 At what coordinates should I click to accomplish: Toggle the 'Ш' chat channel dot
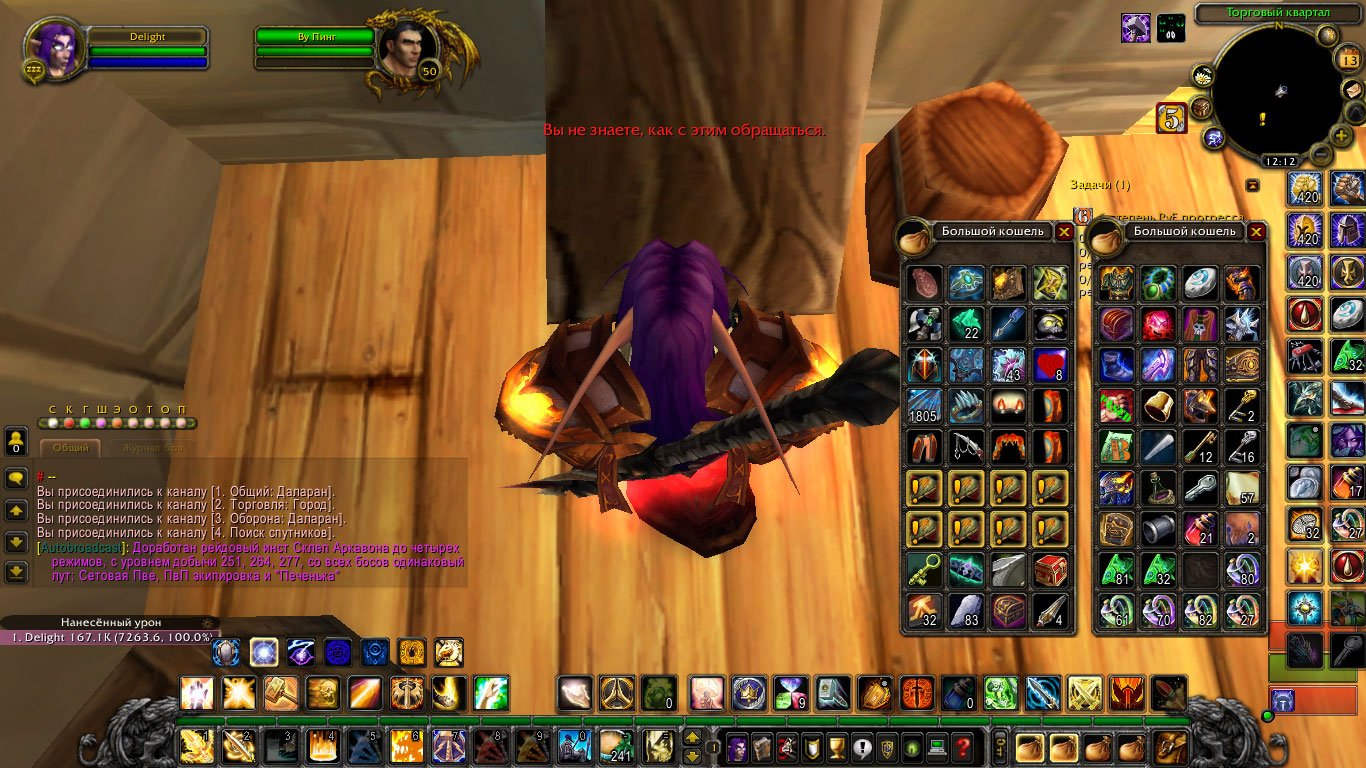tap(102, 424)
